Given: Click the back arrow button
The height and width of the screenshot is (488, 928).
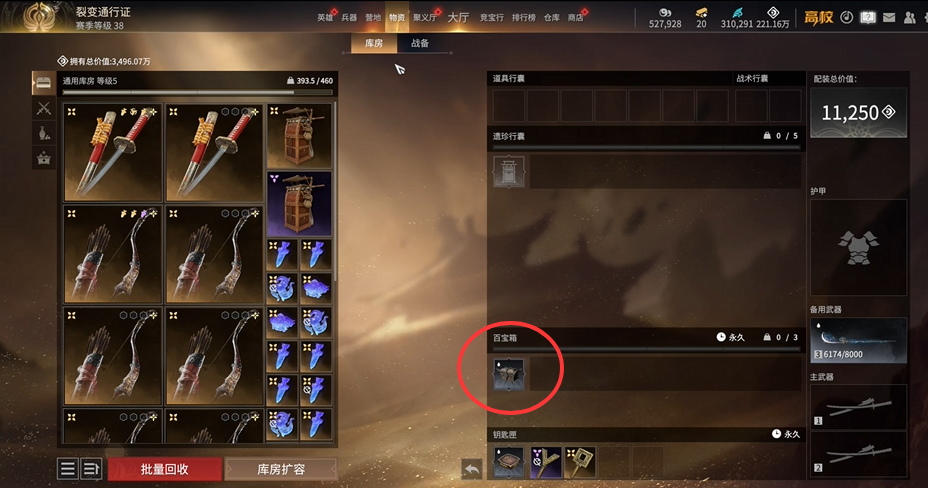Looking at the screenshot, I should click(472, 468).
